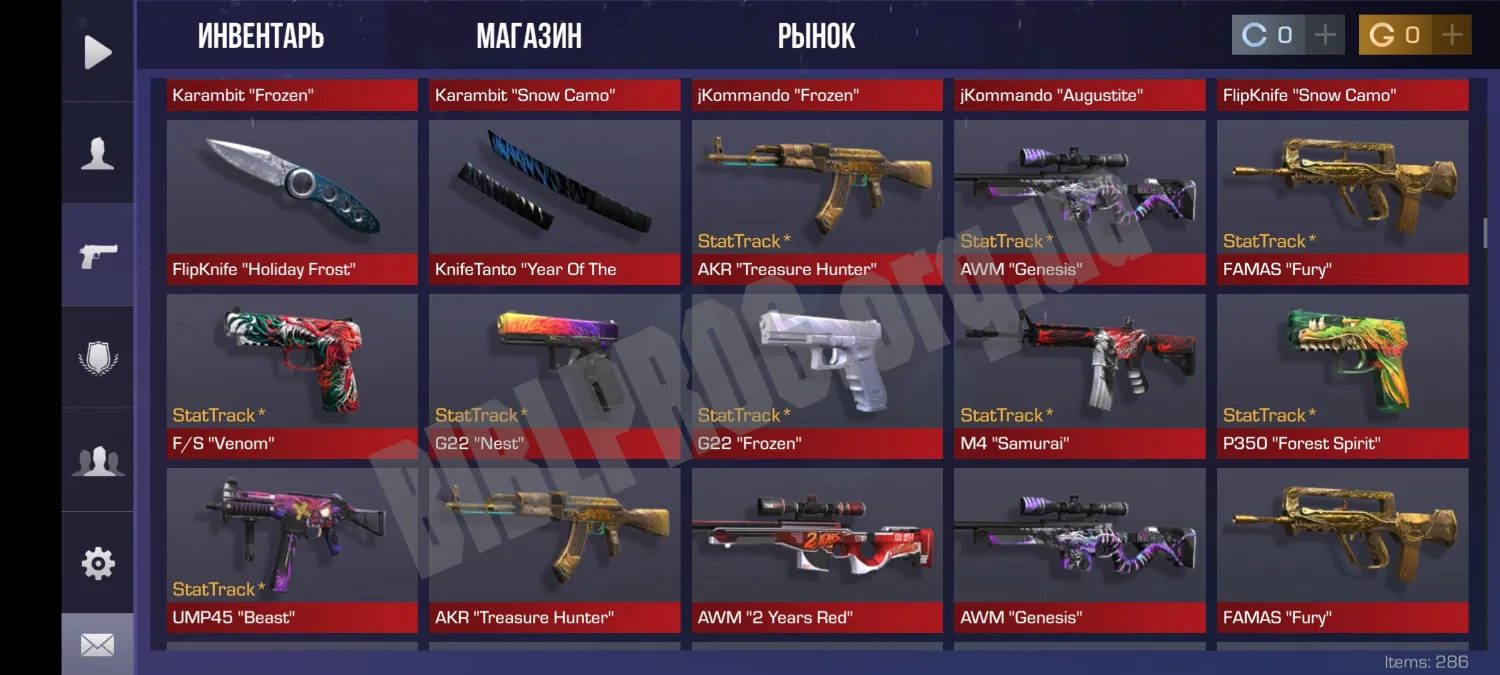
Task: Switch to the ИНВЕНТАРЬ tab
Action: (261, 37)
